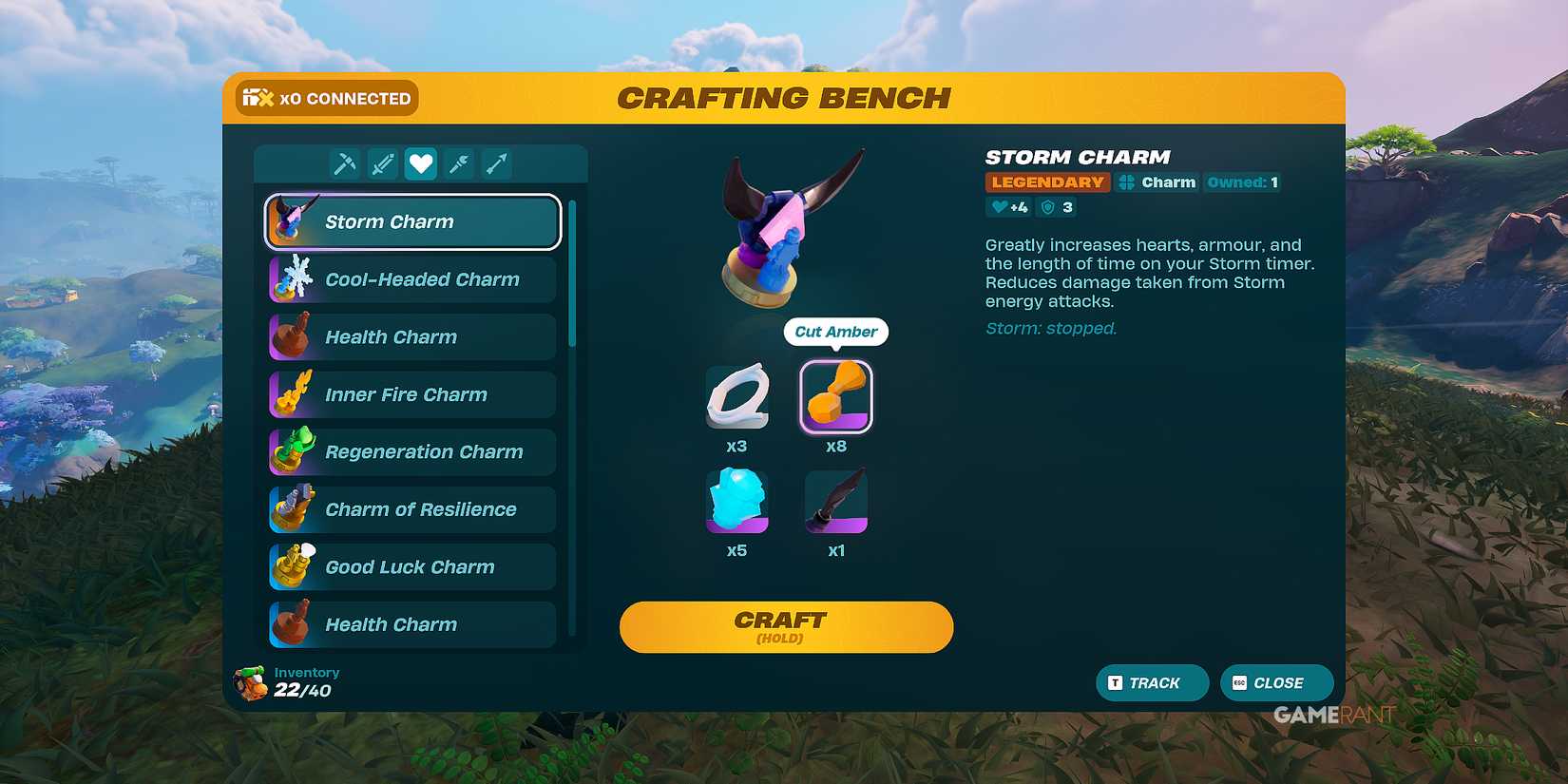
Task: Open the sword weapons category icon
Action: (x=382, y=163)
